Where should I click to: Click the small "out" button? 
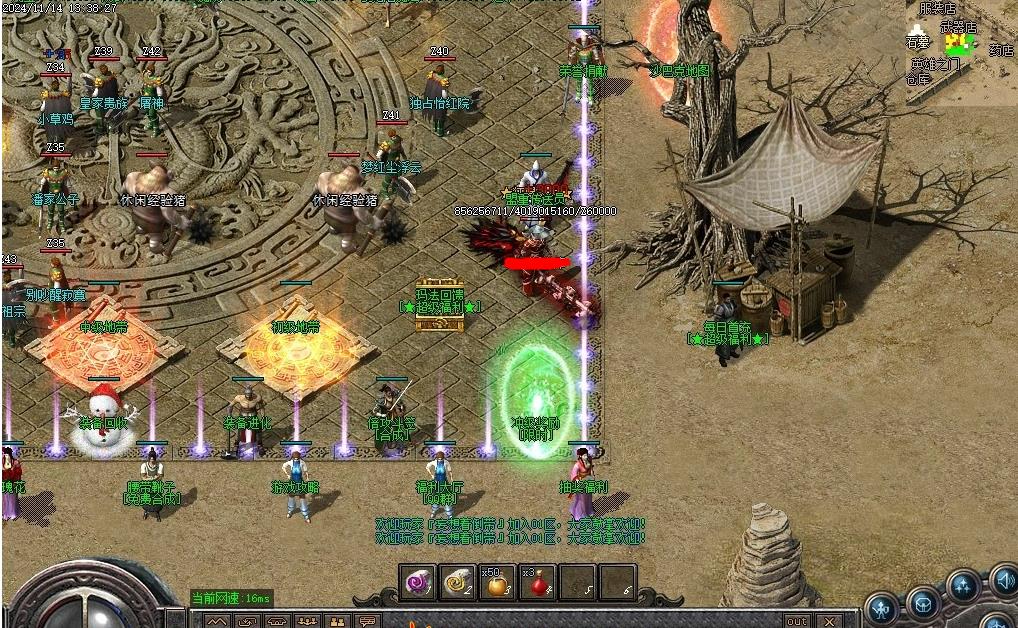(x=797, y=621)
